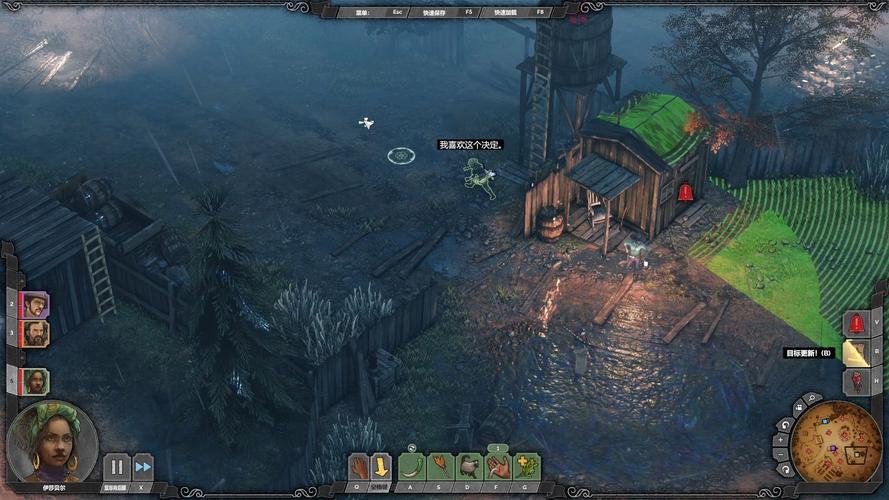
Task: Click the red figure highlight button
Action: 856,381
